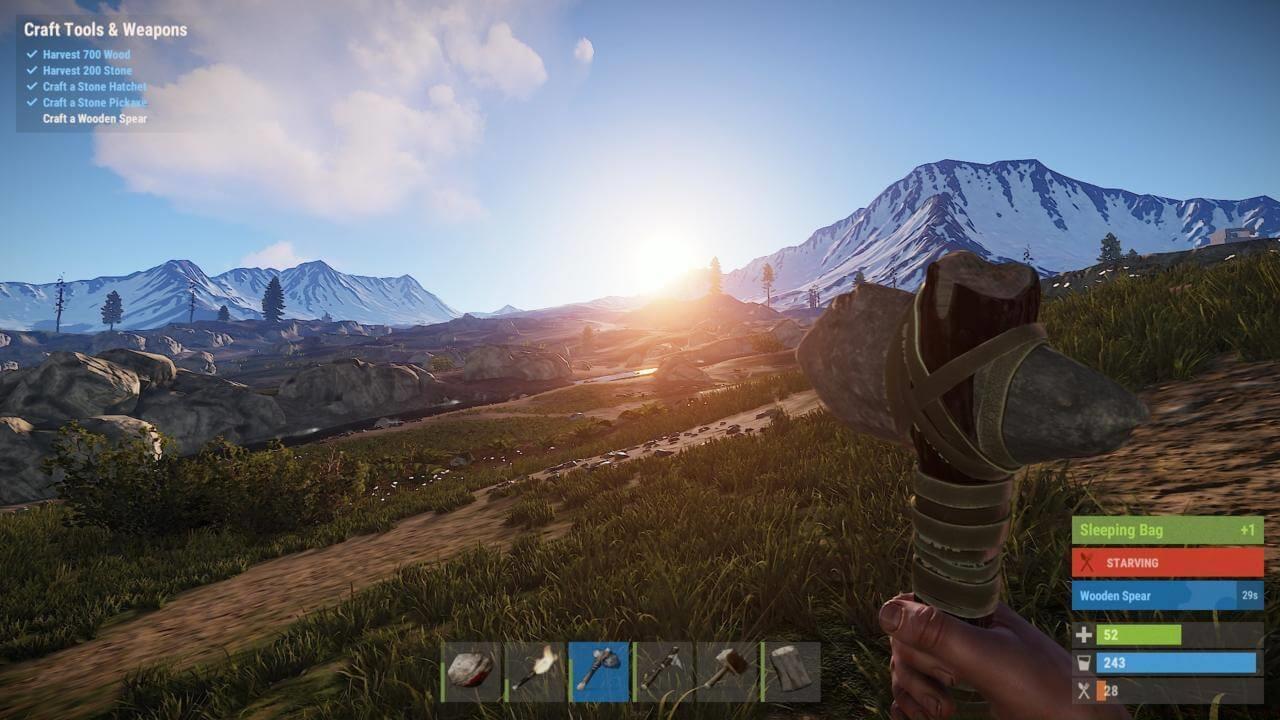Dismiss the Sleeping Bag +1 notification
The image size is (1280, 720).
tap(1165, 530)
